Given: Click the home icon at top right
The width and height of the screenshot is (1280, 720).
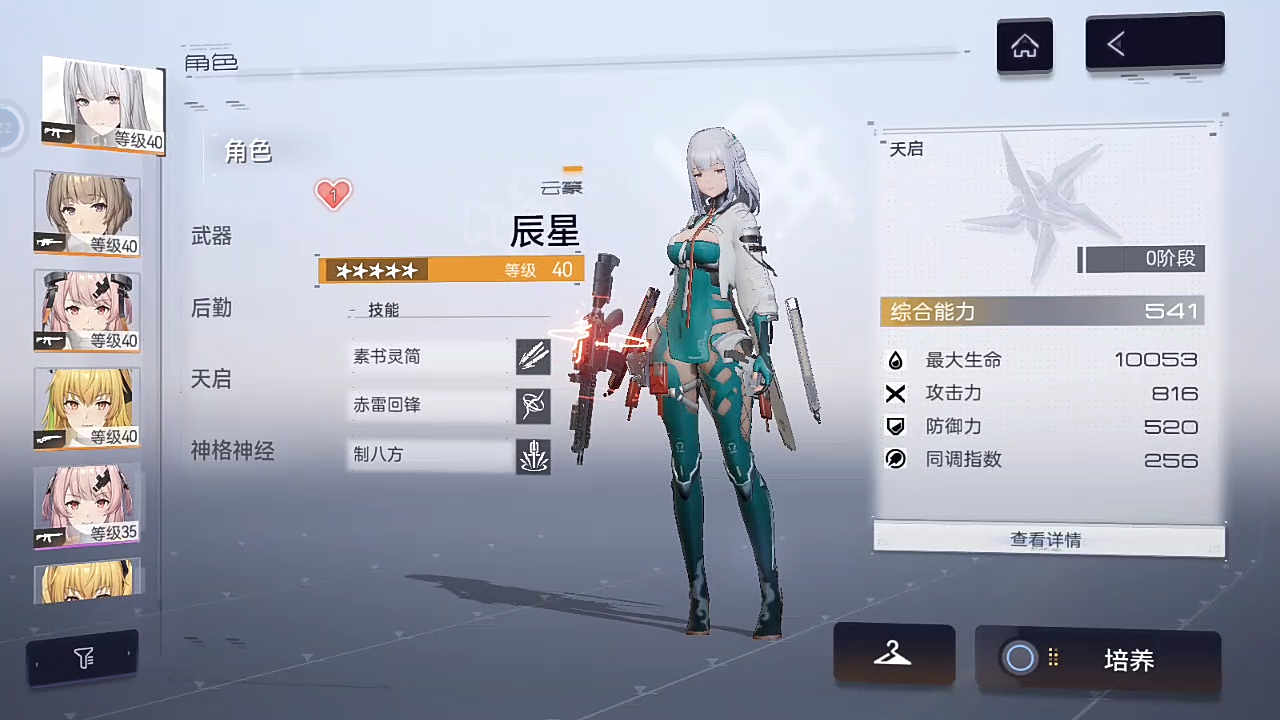Looking at the screenshot, I should (1024, 44).
